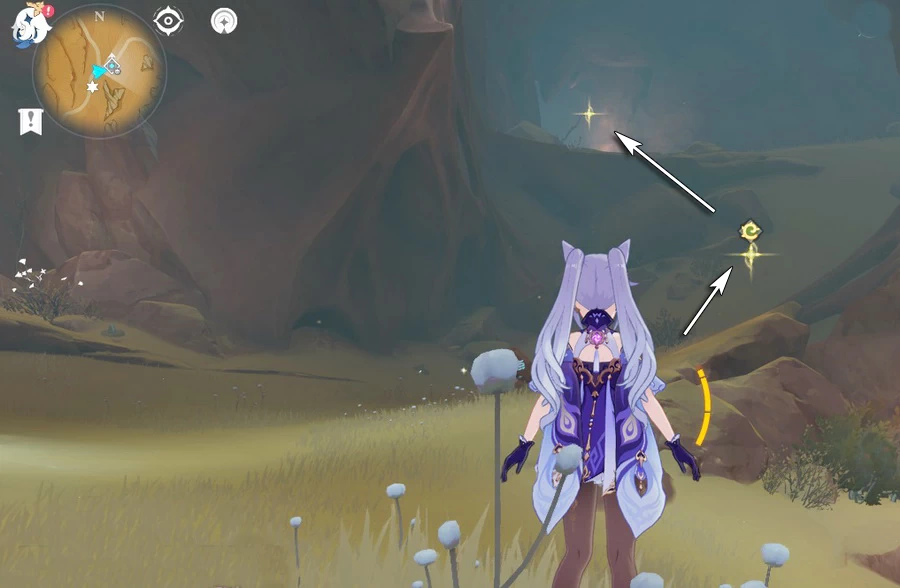900x588 pixels.
Task: Click the white circular compass-style icon
Action: click(224, 20)
